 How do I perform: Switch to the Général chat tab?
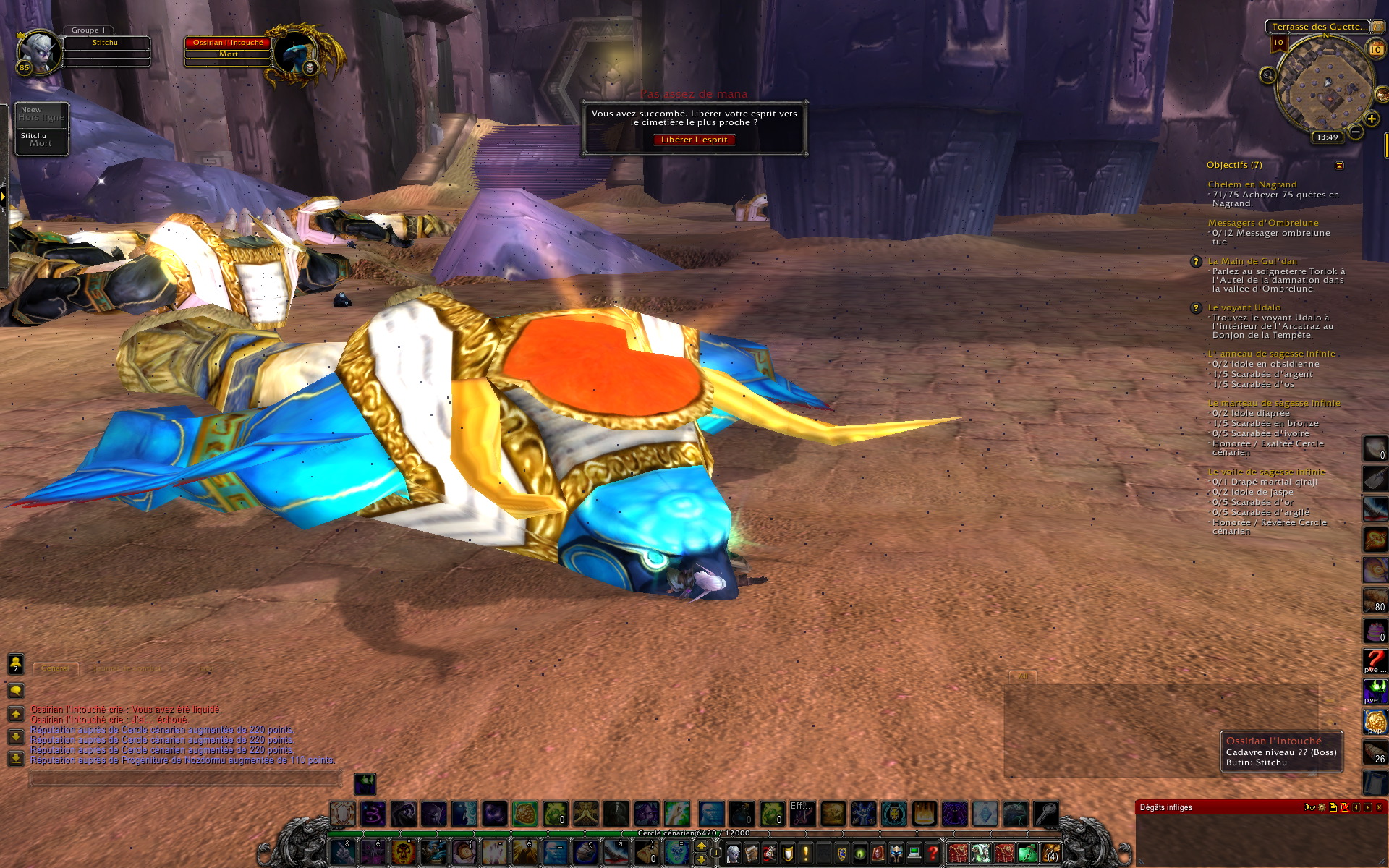(x=56, y=668)
